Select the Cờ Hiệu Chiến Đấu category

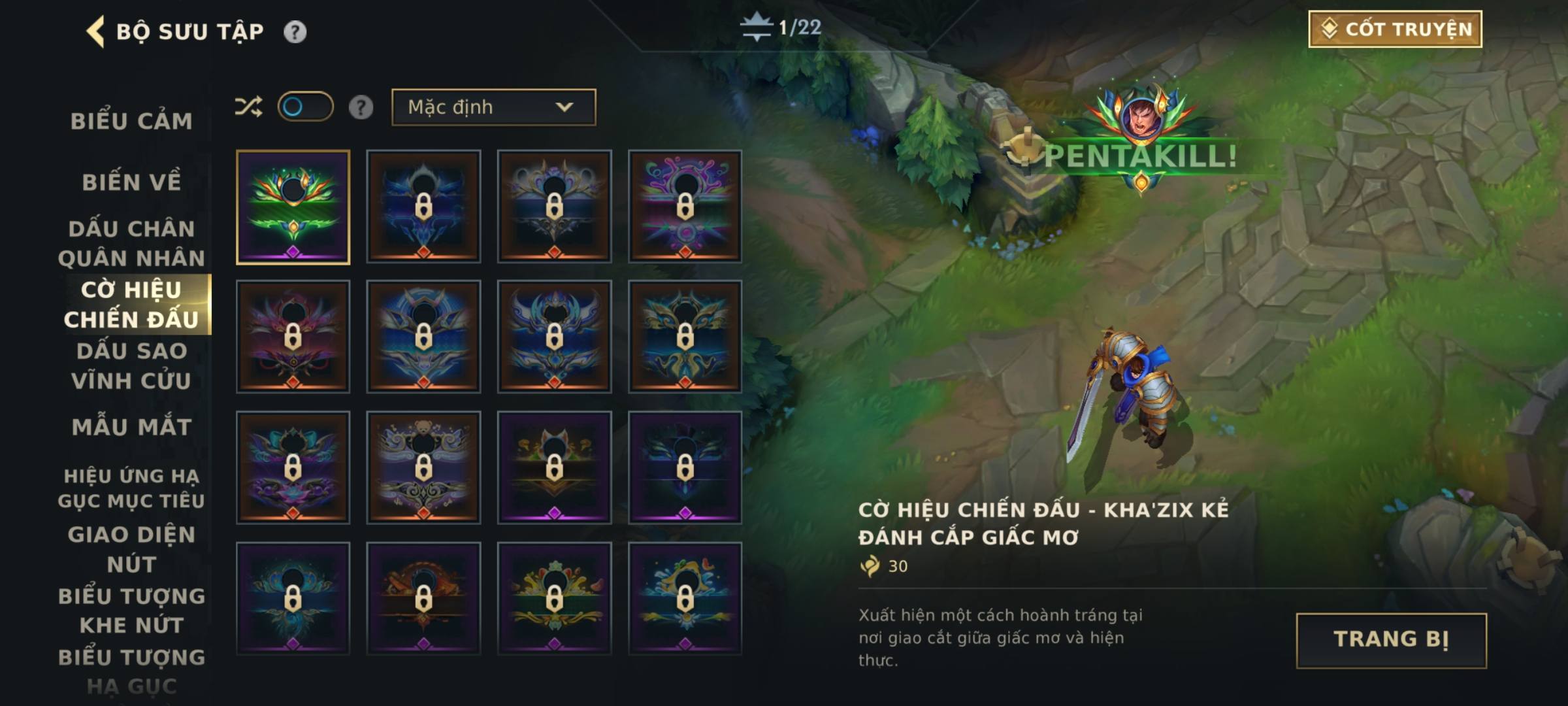pyautogui.click(x=131, y=305)
